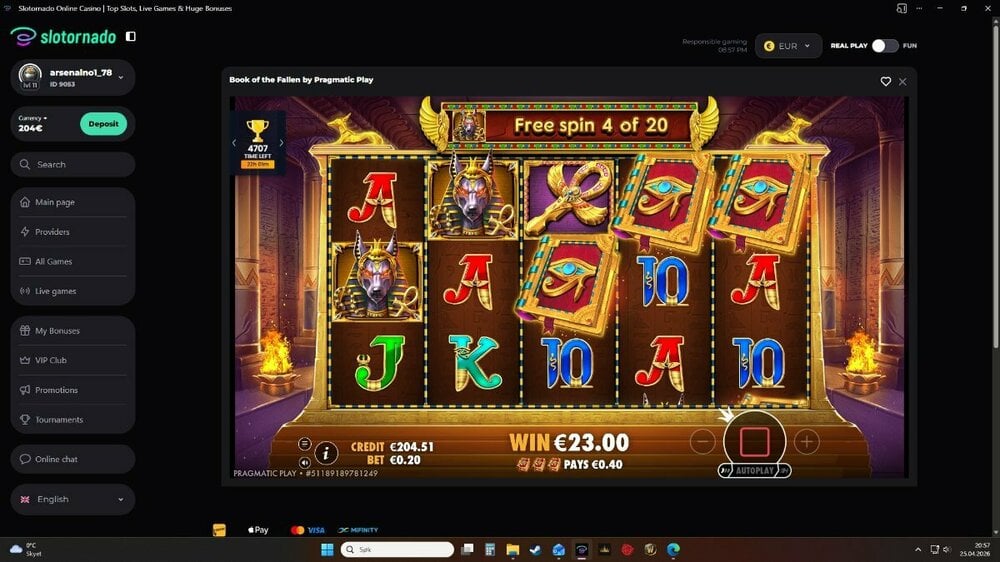Open My Bonuses page

(x=57, y=331)
